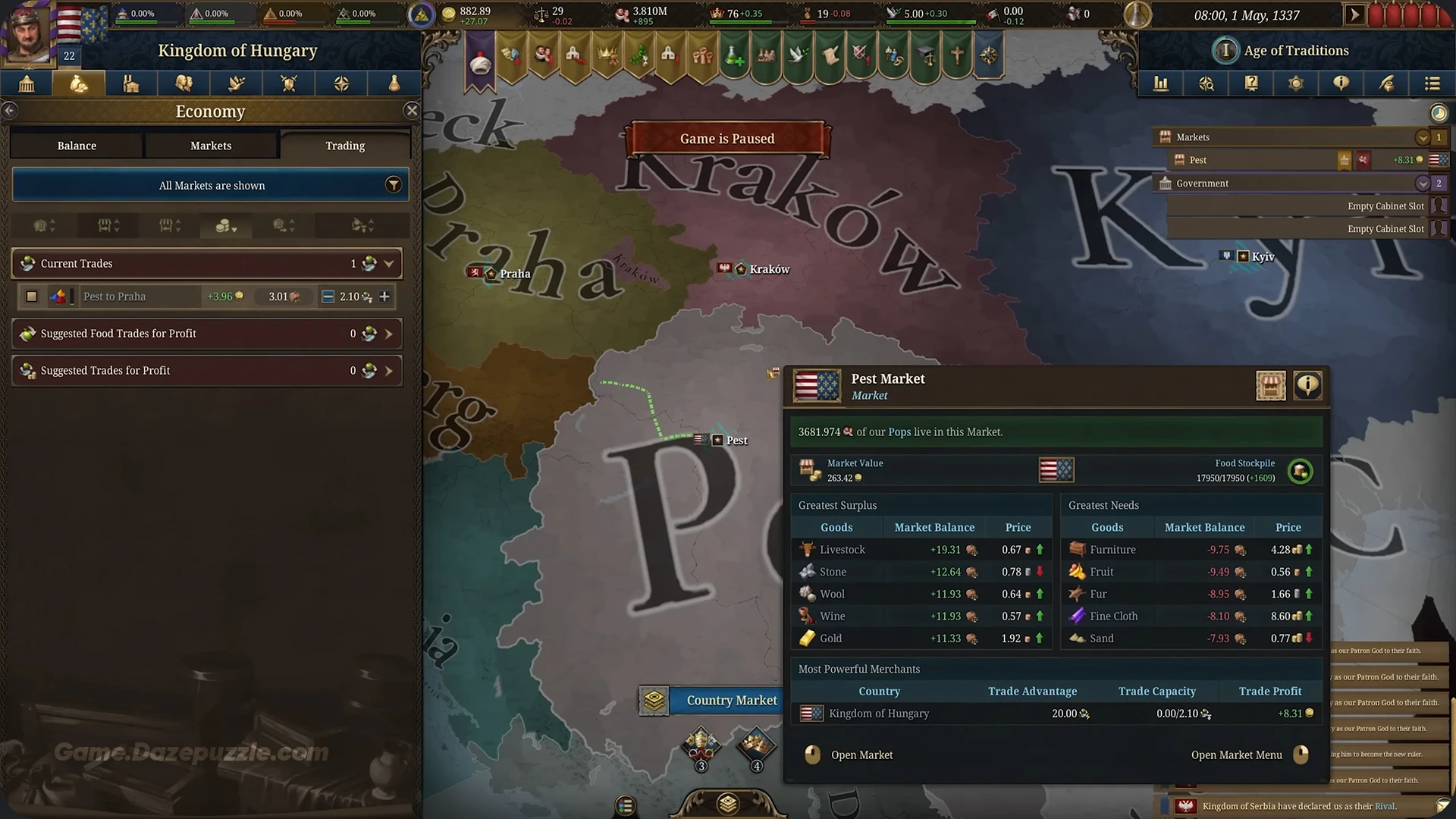Click the plus button on the trade row
The width and height of the screenshot is (1456, 819).
point(384,297)
